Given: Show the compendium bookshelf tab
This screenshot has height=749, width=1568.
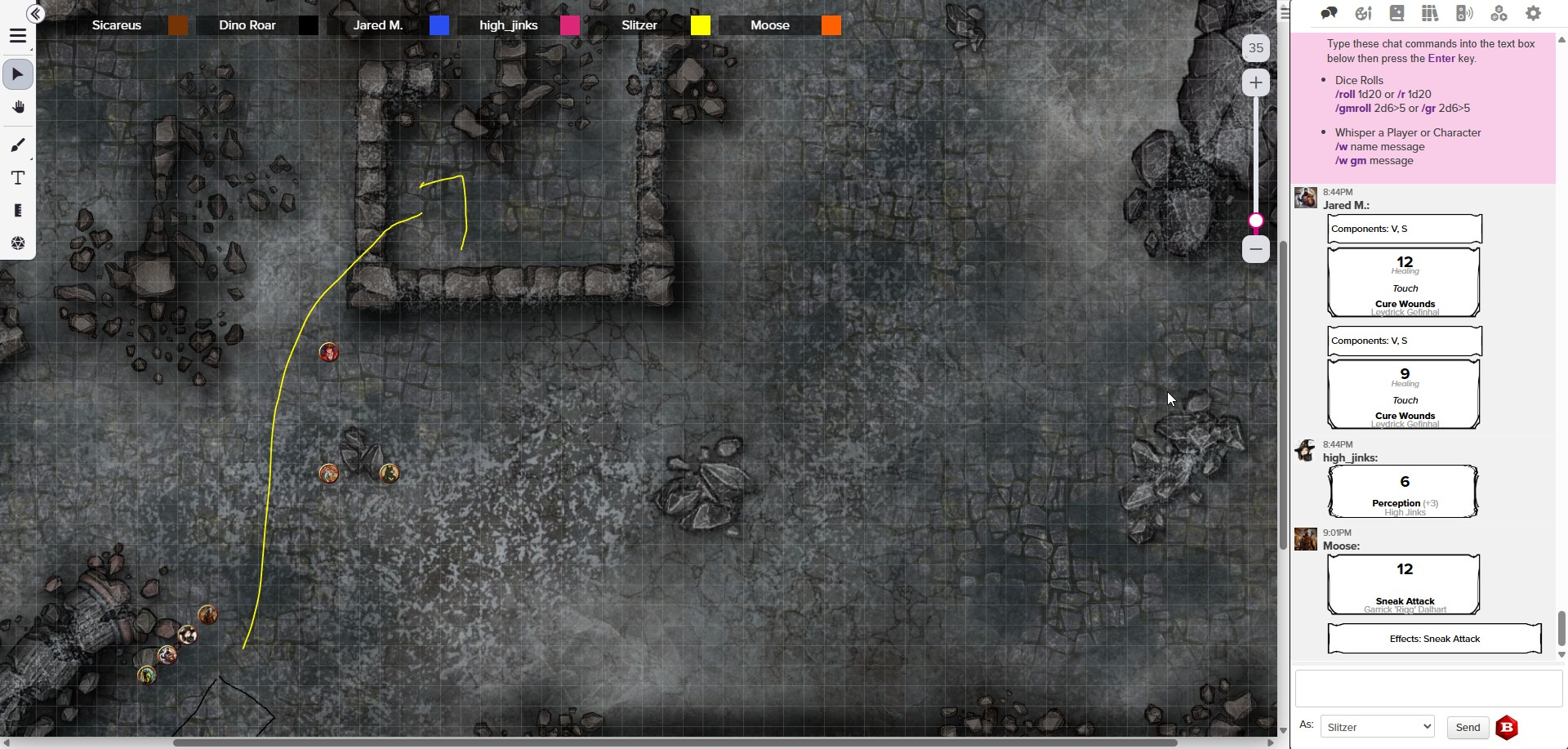Looking at the screenshot, I should coord(1429,14).
